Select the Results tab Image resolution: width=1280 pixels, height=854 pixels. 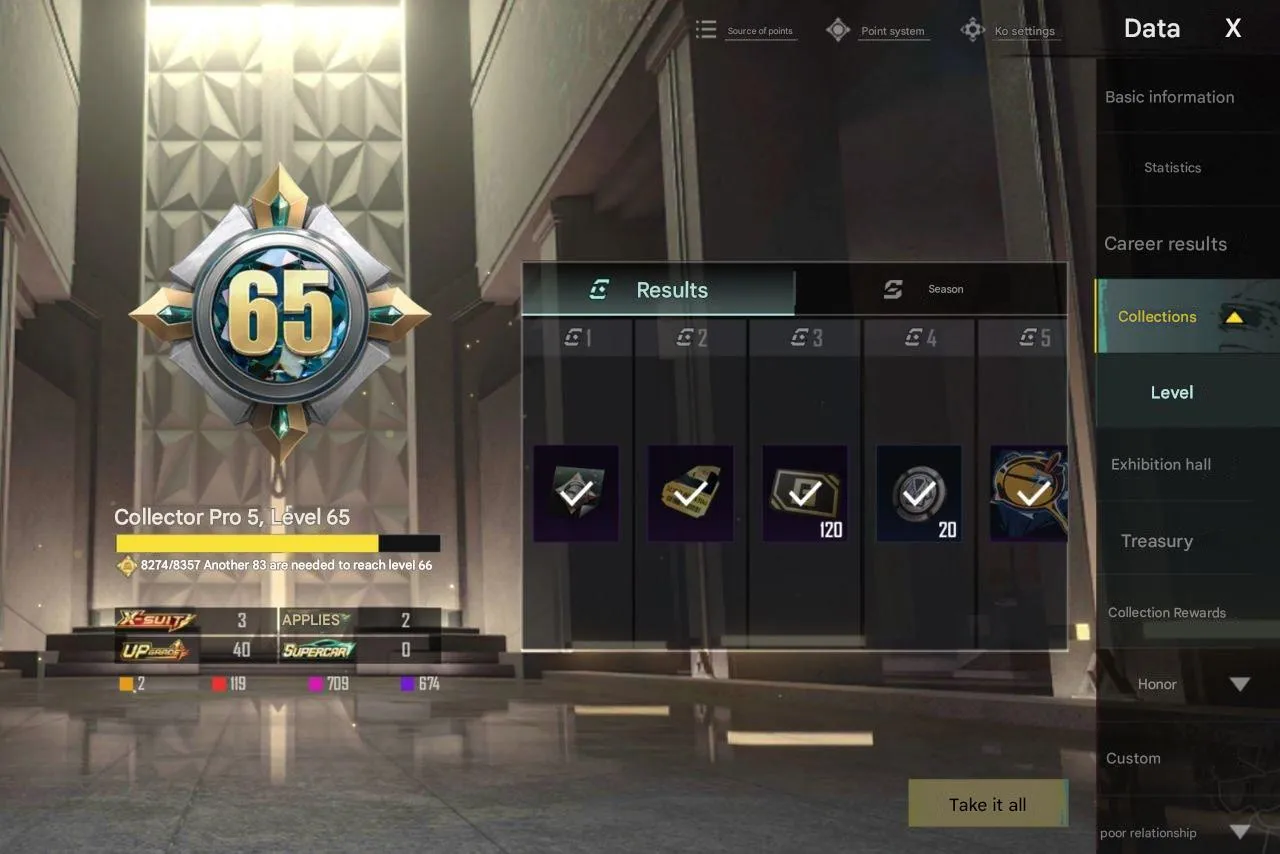pyautogui.click(x=670, y=290)
